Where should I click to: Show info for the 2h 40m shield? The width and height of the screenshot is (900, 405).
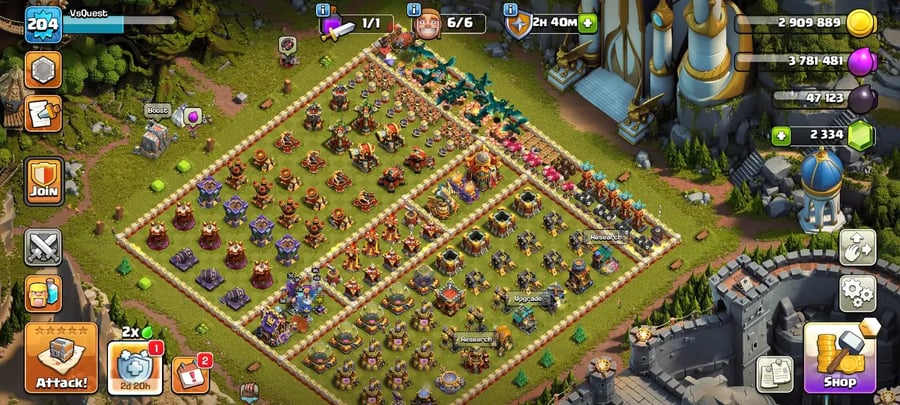coord(510,9)
